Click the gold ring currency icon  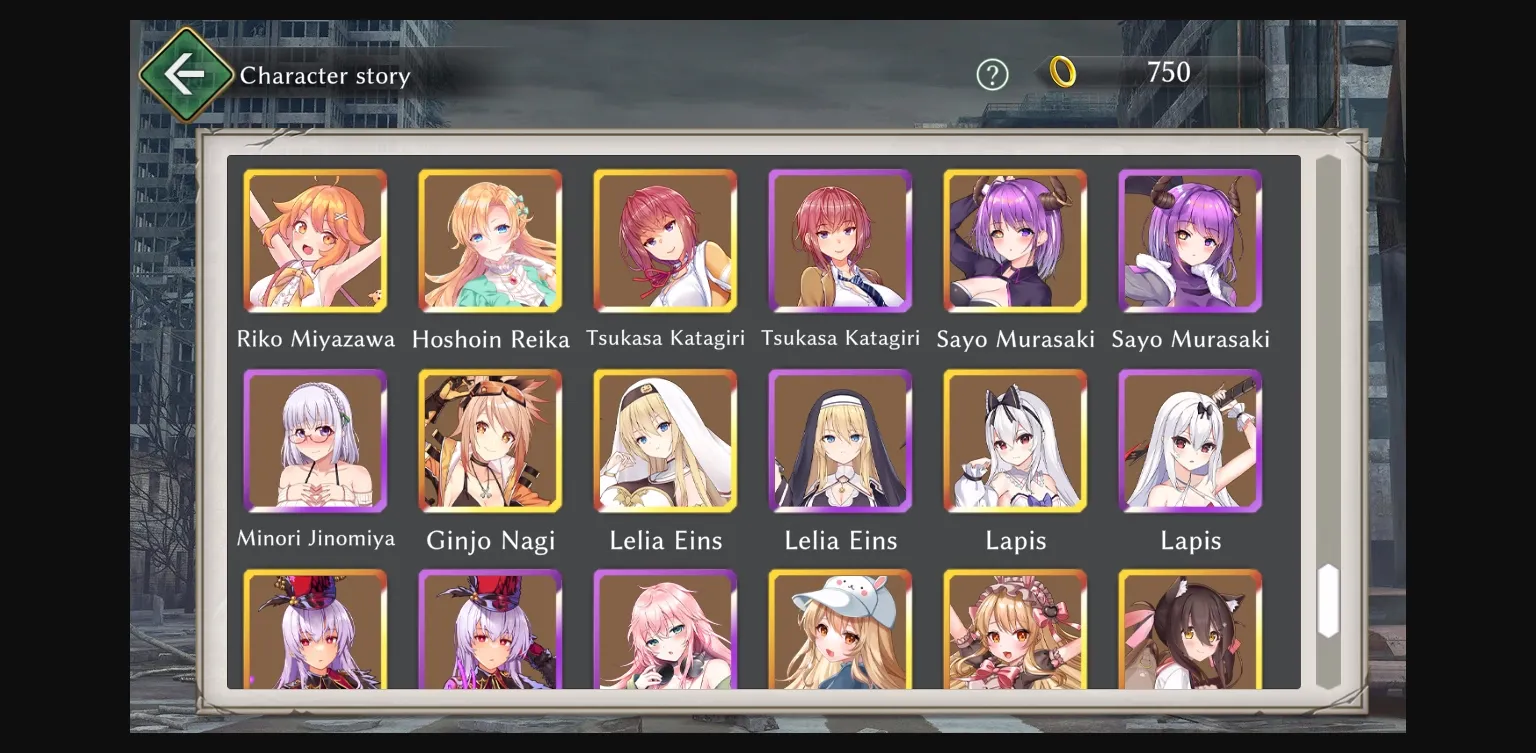pyautogui.click(x=1064, y=73)
